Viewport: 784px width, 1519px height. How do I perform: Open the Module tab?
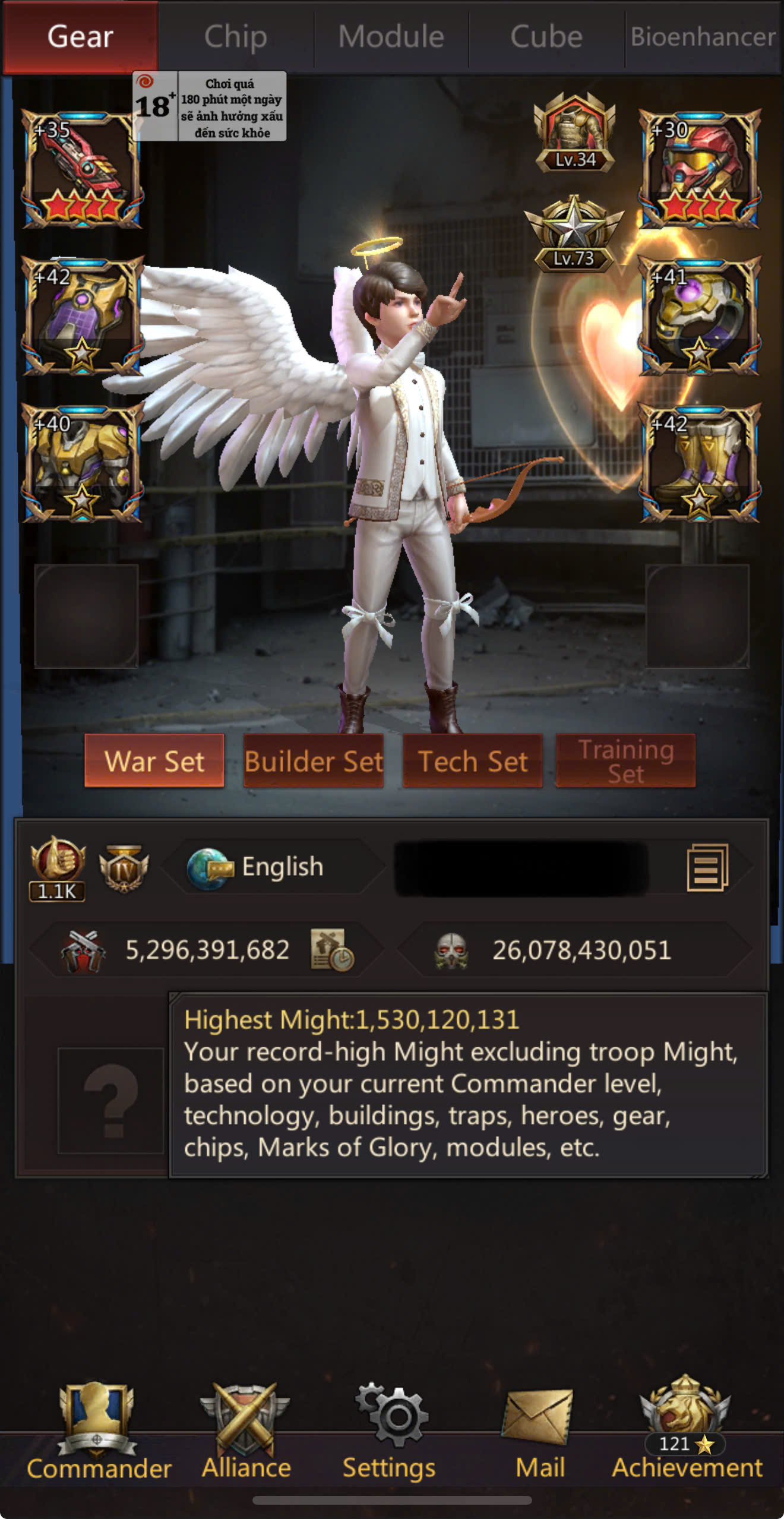coord(391,37)
